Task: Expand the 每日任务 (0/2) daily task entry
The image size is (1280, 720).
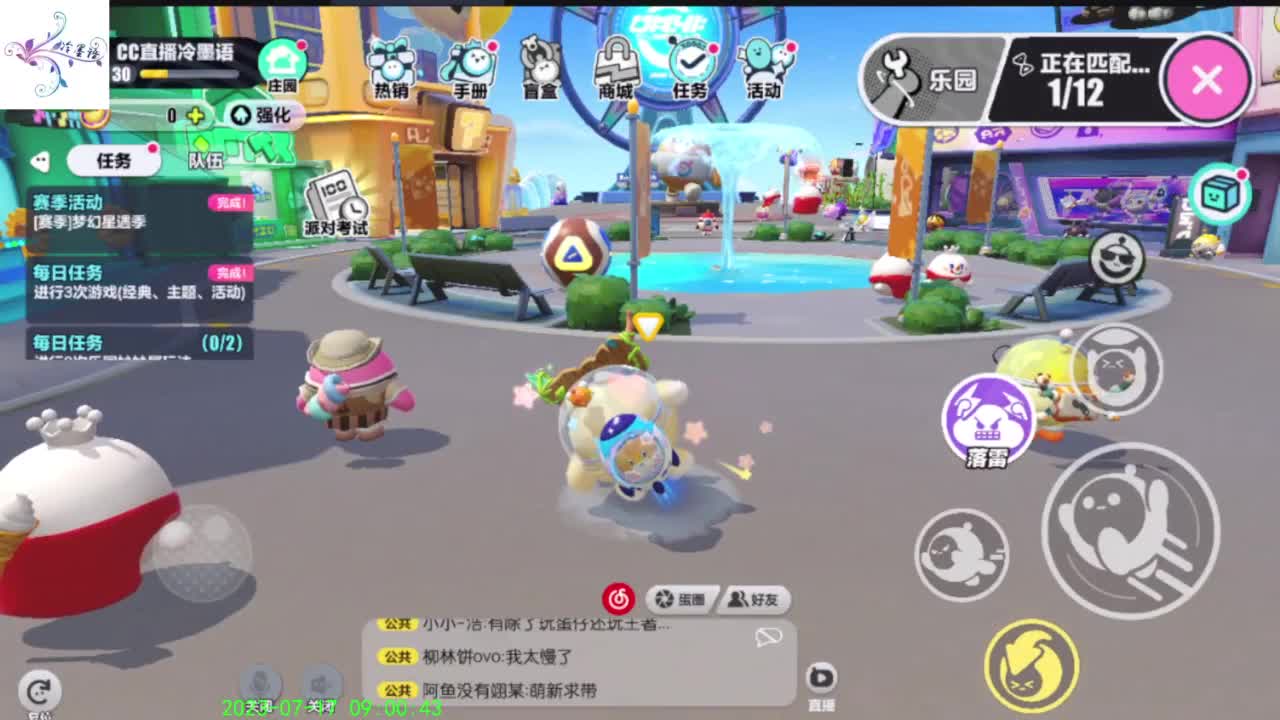Action: point(140,345)
